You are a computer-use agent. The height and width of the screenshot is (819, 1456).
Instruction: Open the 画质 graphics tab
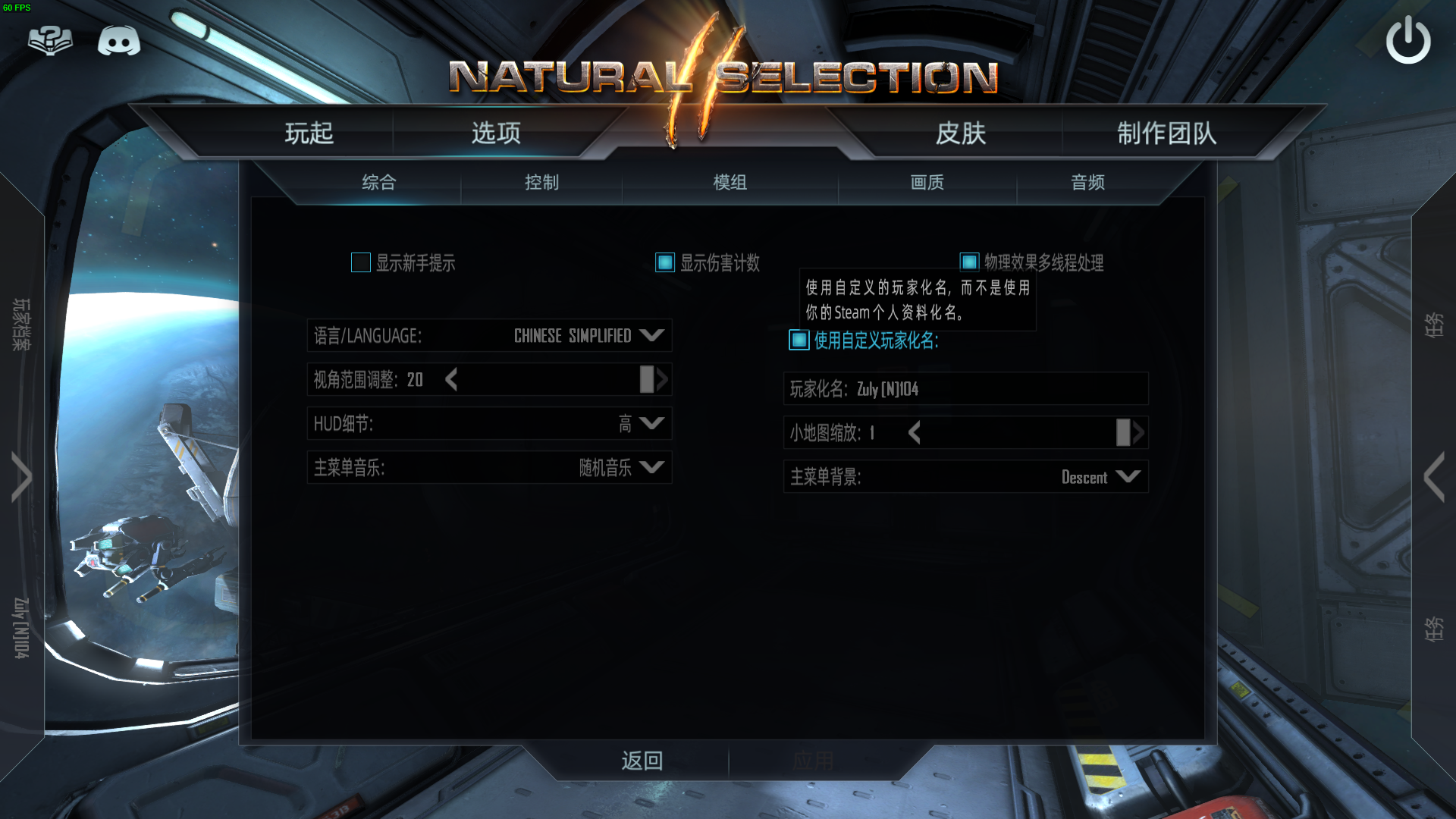(x=927, y=182)
